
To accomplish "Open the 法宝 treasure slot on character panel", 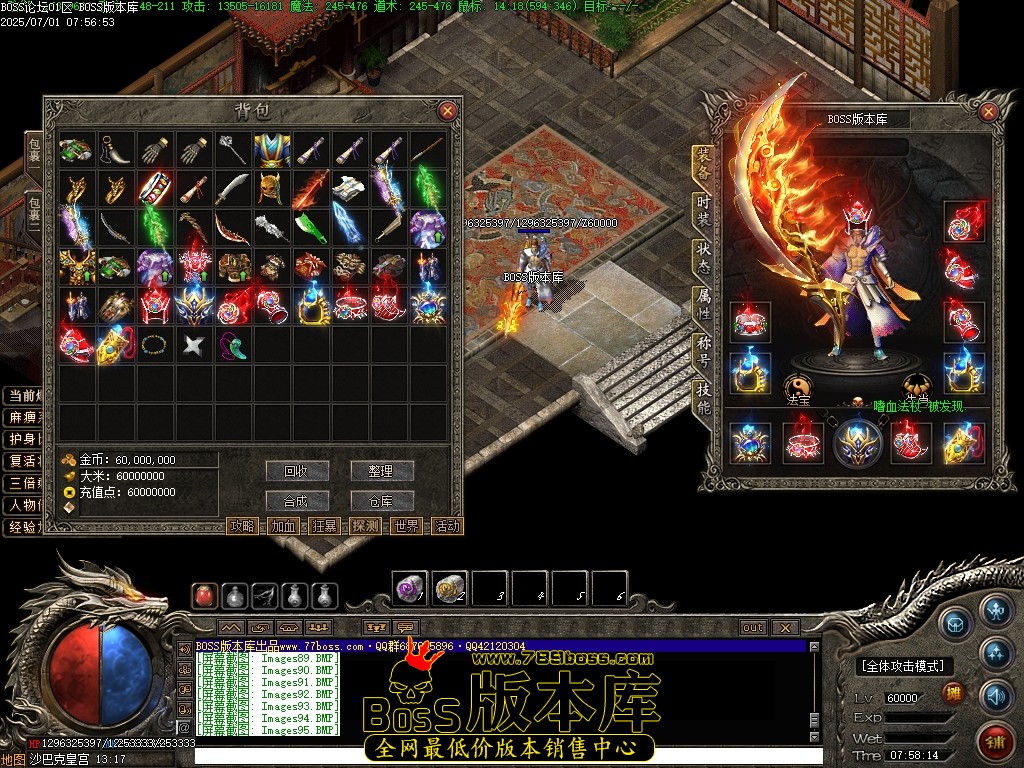I will pyautogui.click(x=799, y=387).
